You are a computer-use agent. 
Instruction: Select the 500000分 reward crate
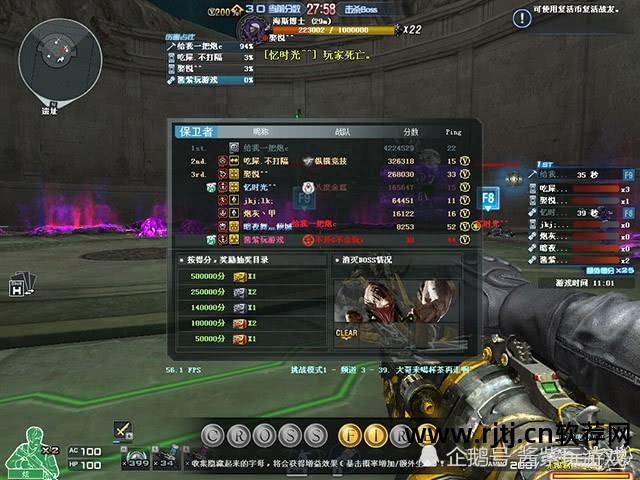240,276
